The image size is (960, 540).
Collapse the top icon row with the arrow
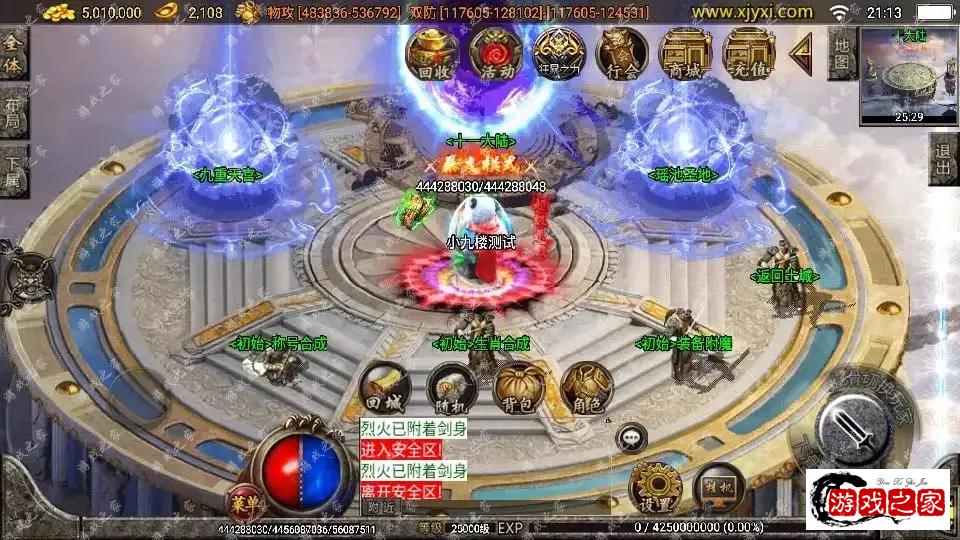(x=801, y=54)
